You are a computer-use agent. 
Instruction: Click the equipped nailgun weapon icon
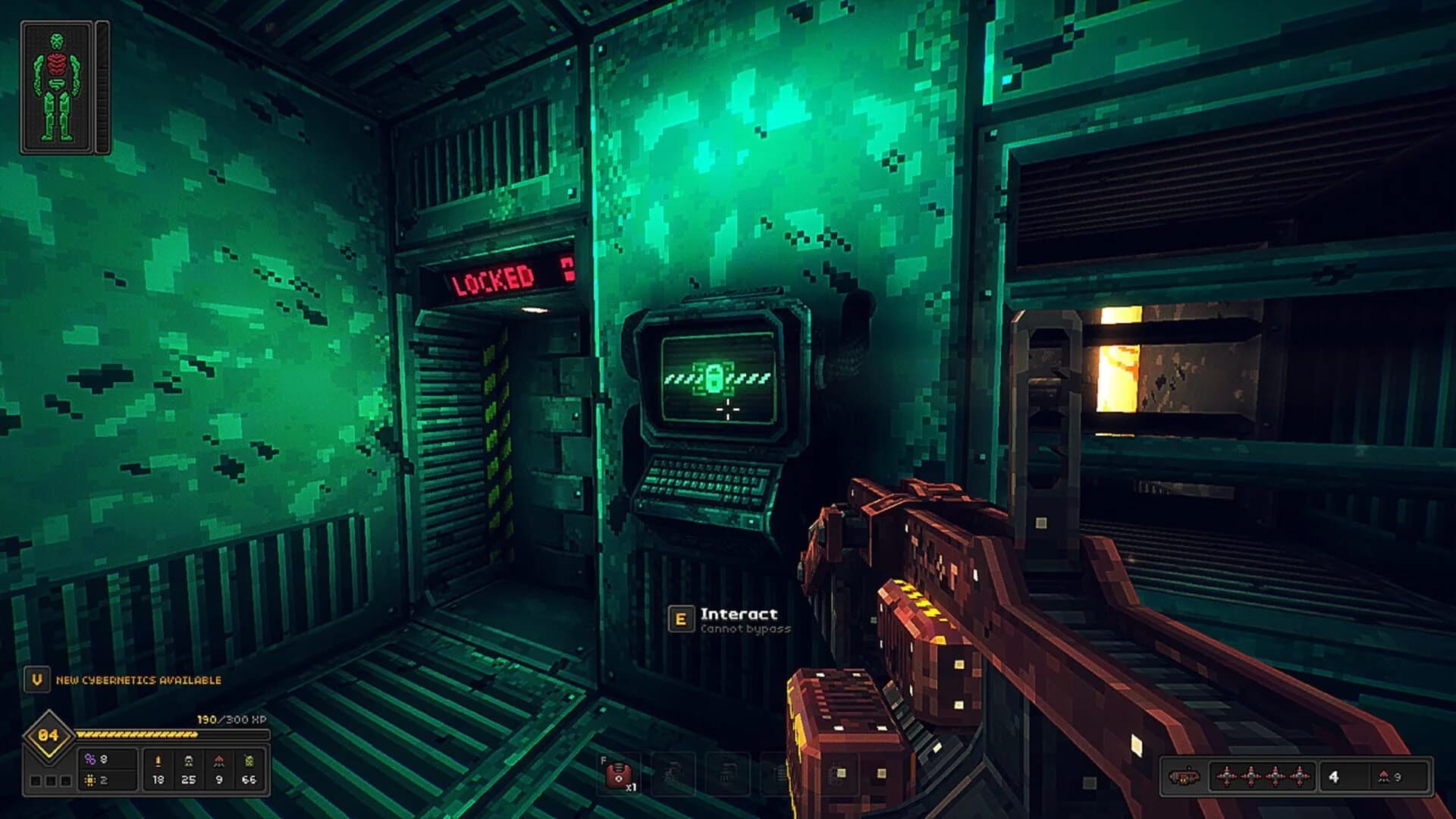(x=1185, y=777)
